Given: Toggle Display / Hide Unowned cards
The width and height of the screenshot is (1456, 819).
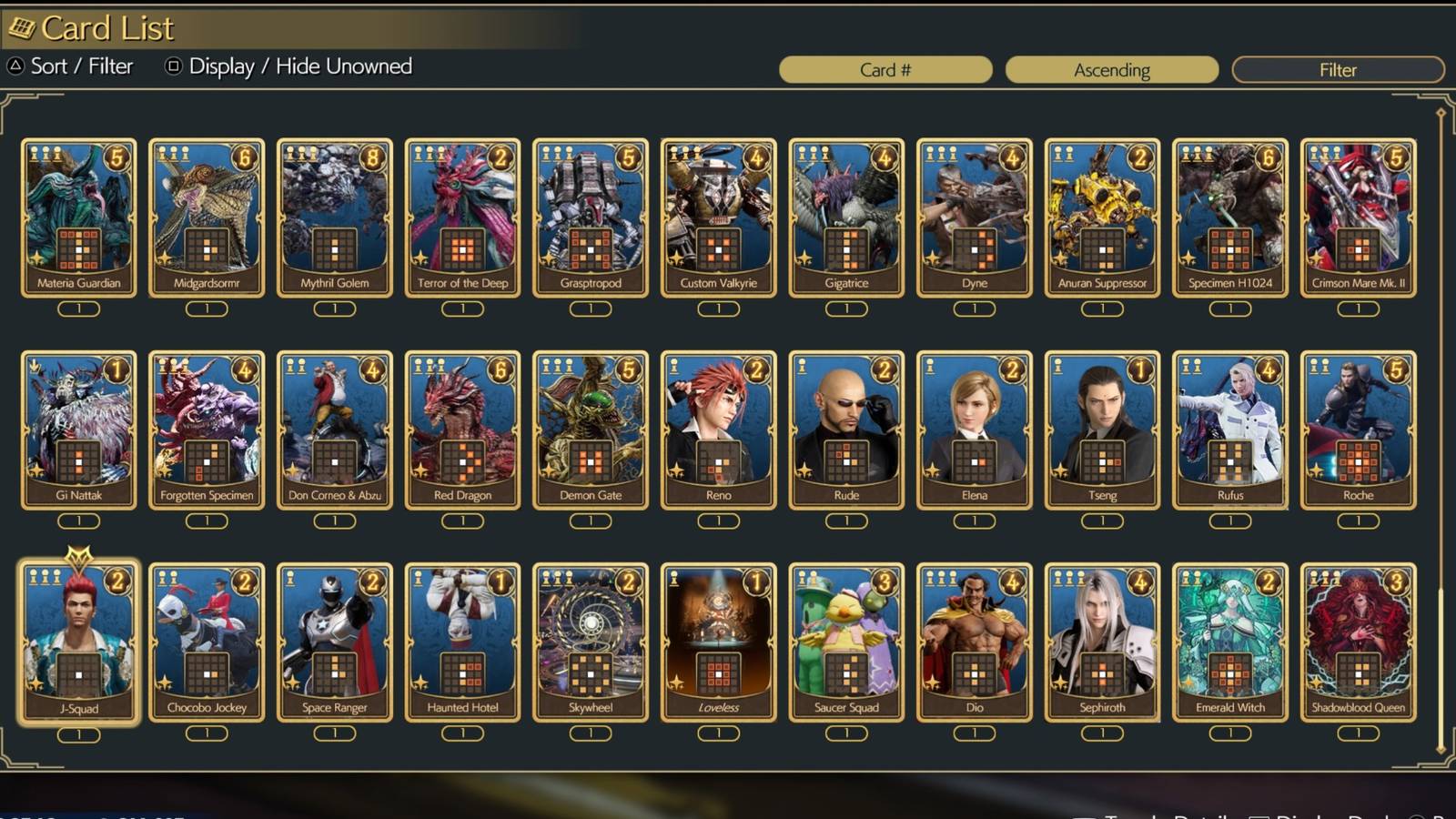Looking at the screenshot, I should pos(300,66).
